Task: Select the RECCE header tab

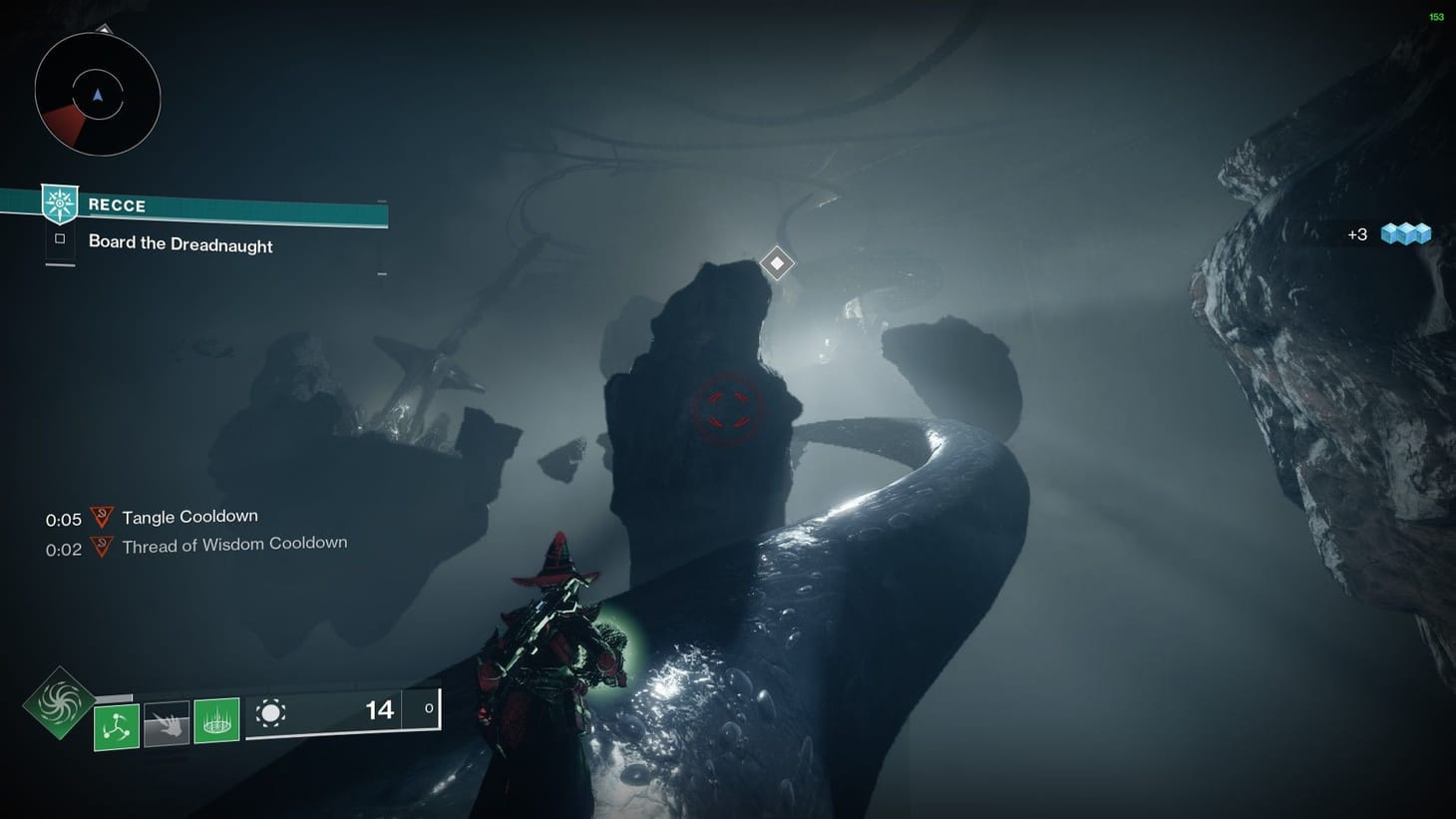Action: (118, 205)
